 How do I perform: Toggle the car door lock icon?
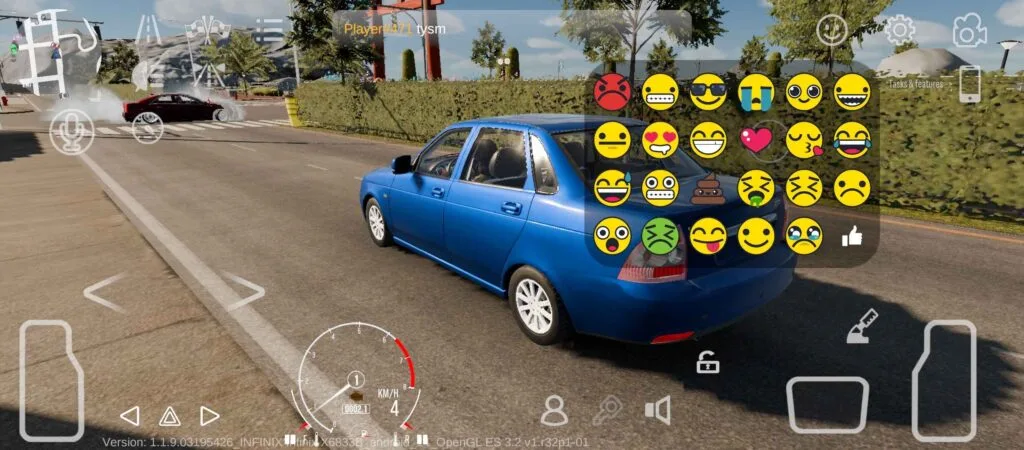tap(708, 363)
